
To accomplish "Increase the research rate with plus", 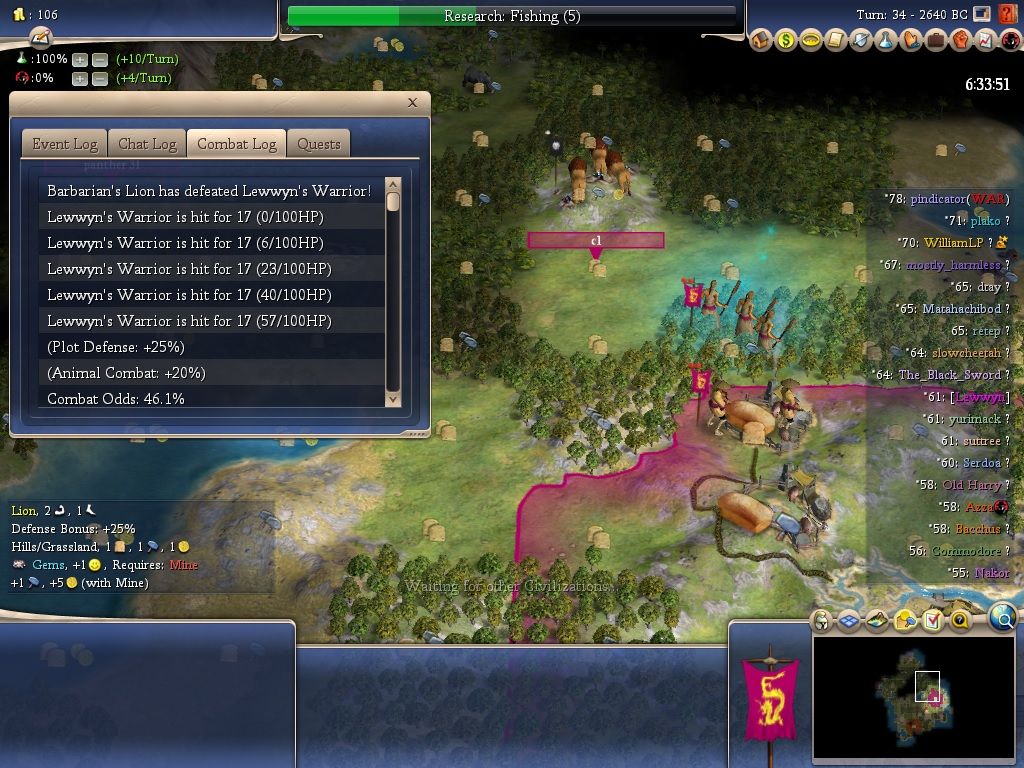I will click(x=80, y=59).
